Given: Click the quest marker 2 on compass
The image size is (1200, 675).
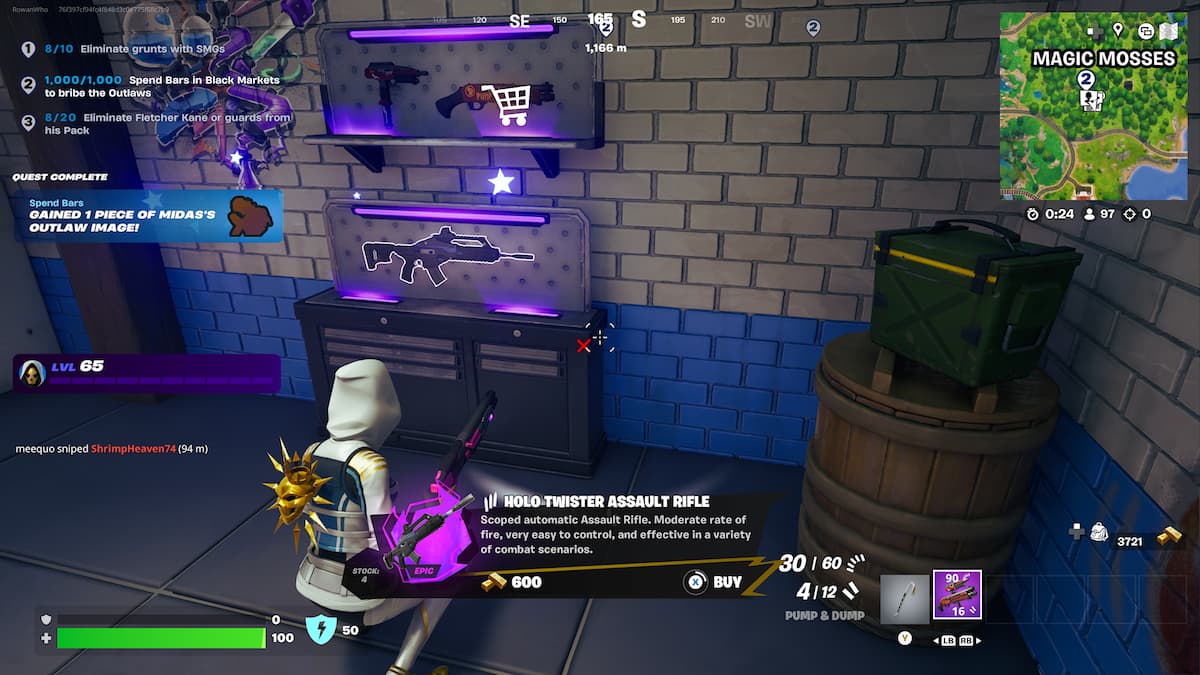Looking at the screenshot, I should [813, 29].
